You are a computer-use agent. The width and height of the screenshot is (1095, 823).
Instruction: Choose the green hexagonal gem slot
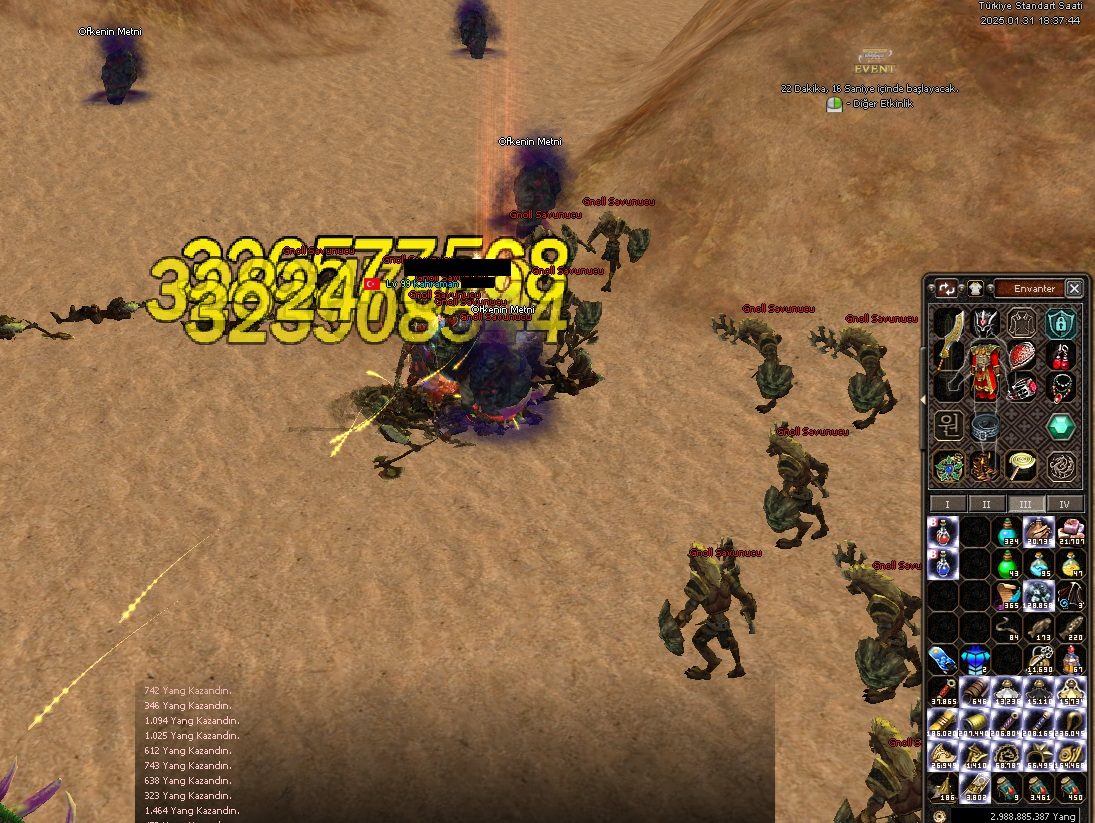tap(1060, 427)
